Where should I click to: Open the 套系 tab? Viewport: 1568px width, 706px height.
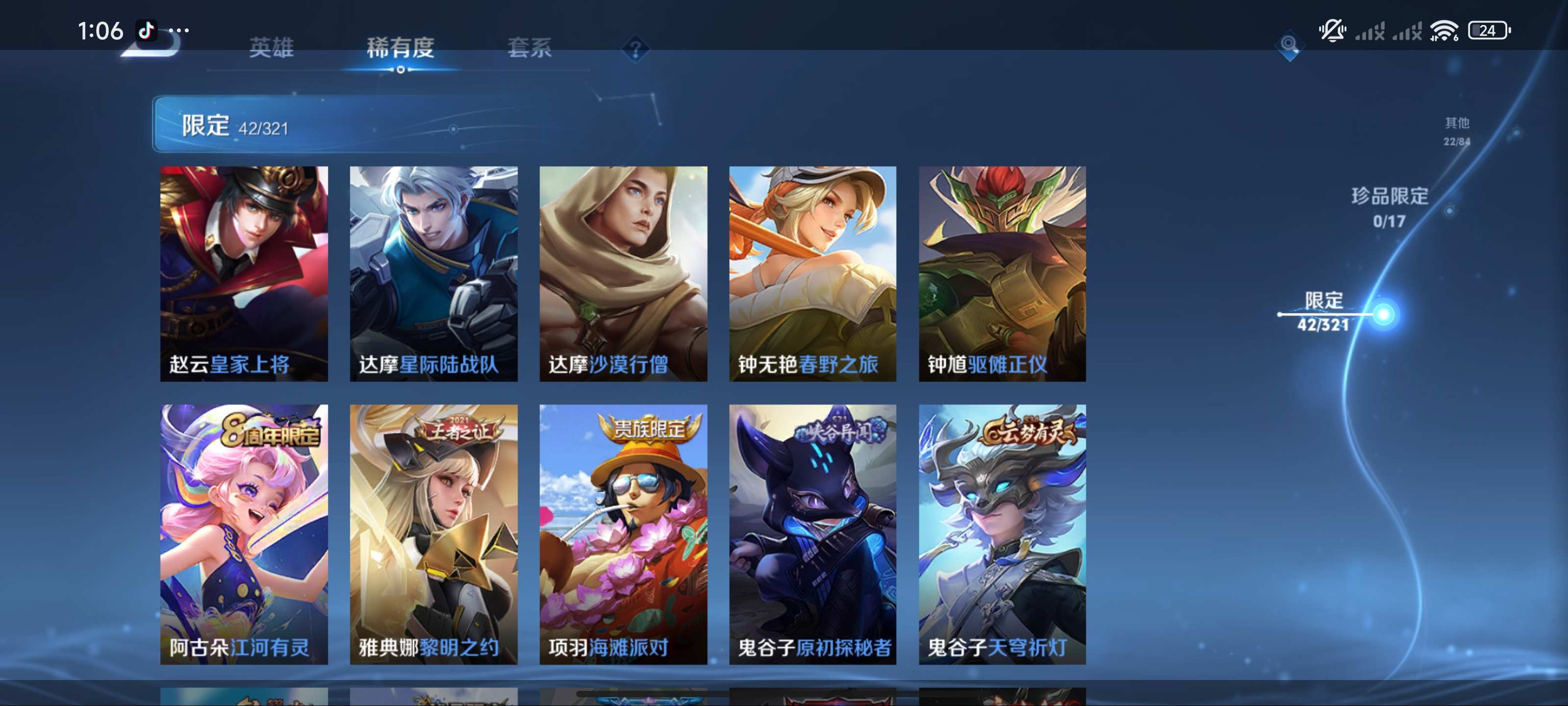point(530,48)
